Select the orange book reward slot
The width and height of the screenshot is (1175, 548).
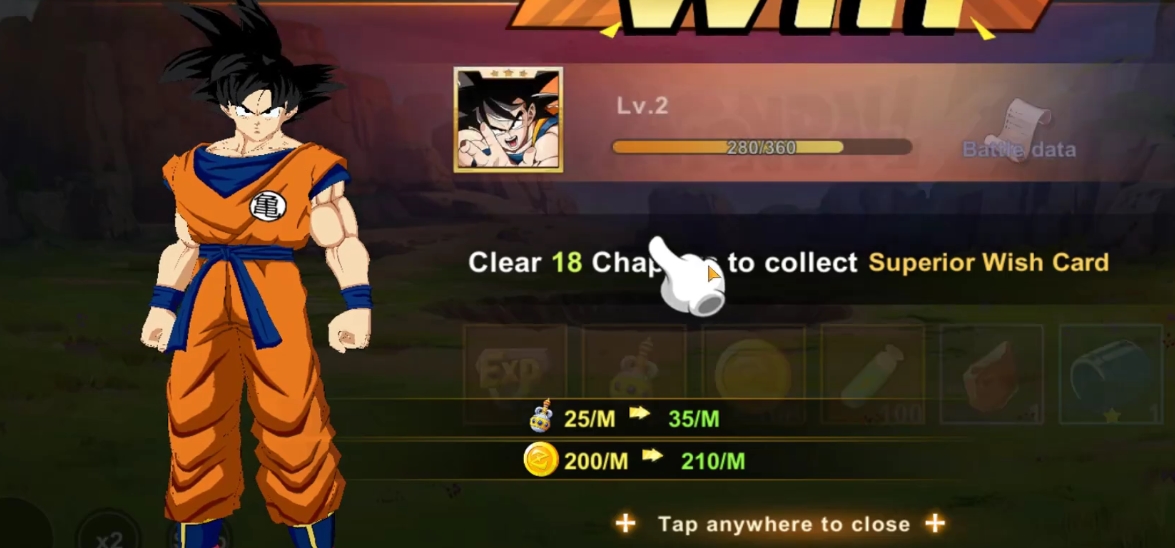991,373
